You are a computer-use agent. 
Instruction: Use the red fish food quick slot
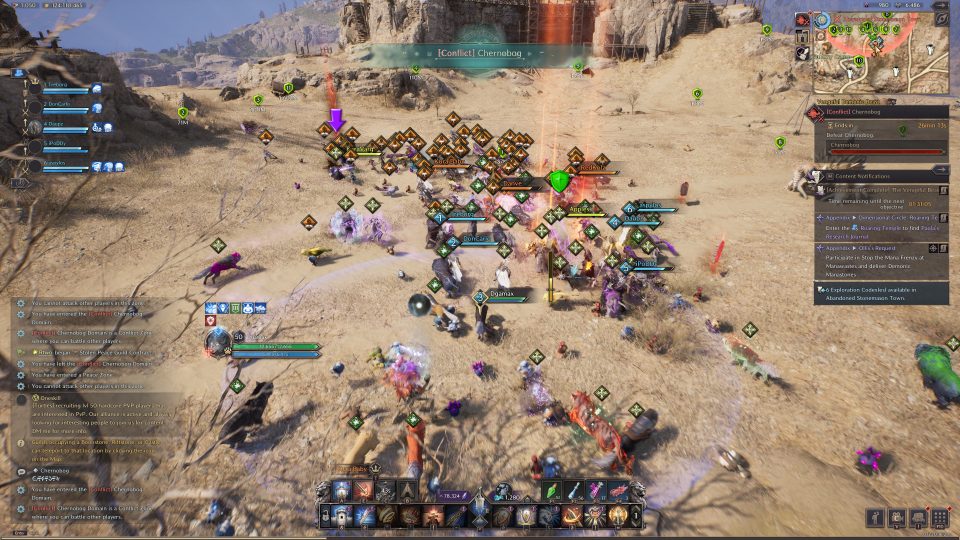point(619,490)
